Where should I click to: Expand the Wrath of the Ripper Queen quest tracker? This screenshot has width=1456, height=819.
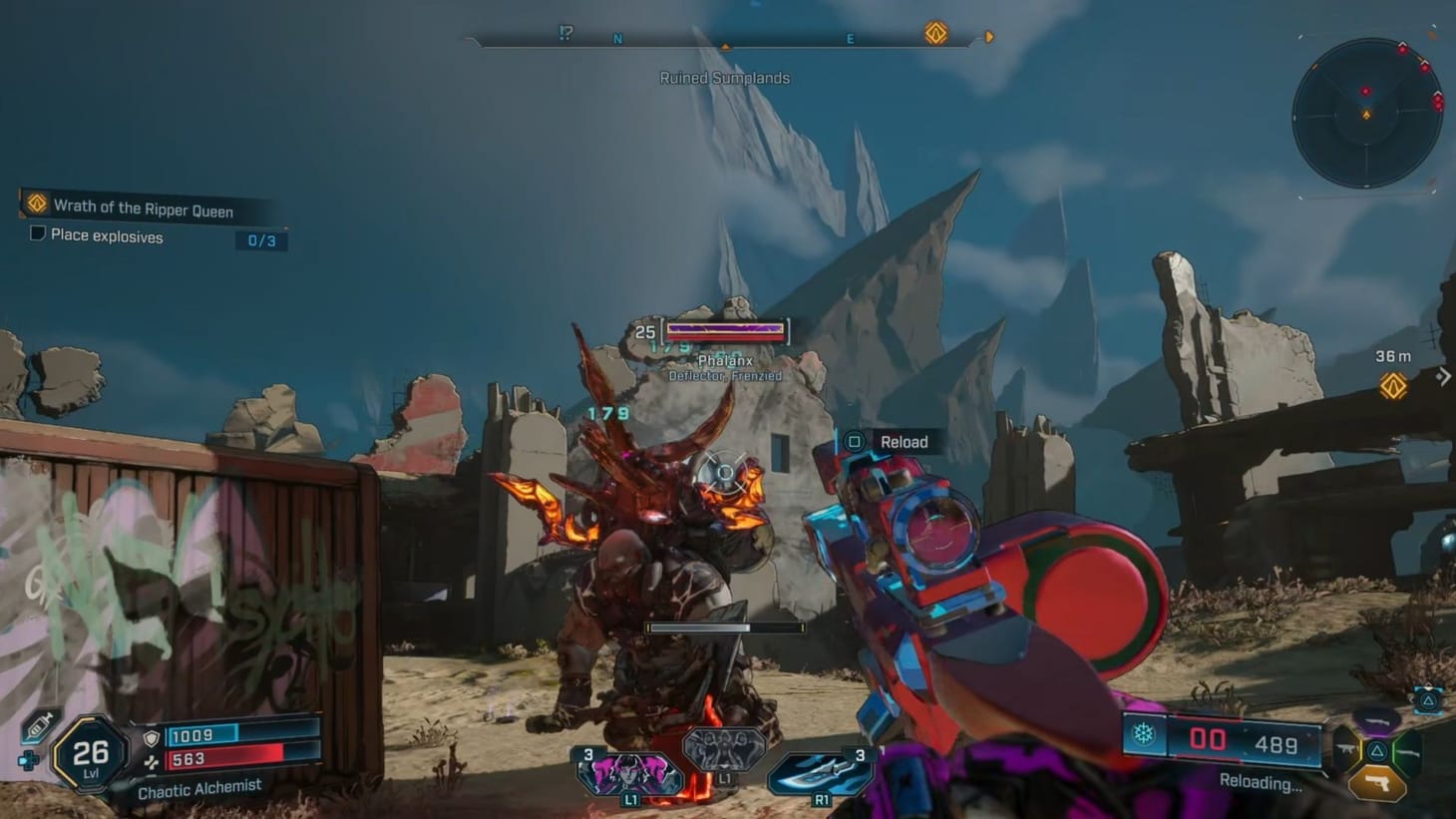point(140,209)
